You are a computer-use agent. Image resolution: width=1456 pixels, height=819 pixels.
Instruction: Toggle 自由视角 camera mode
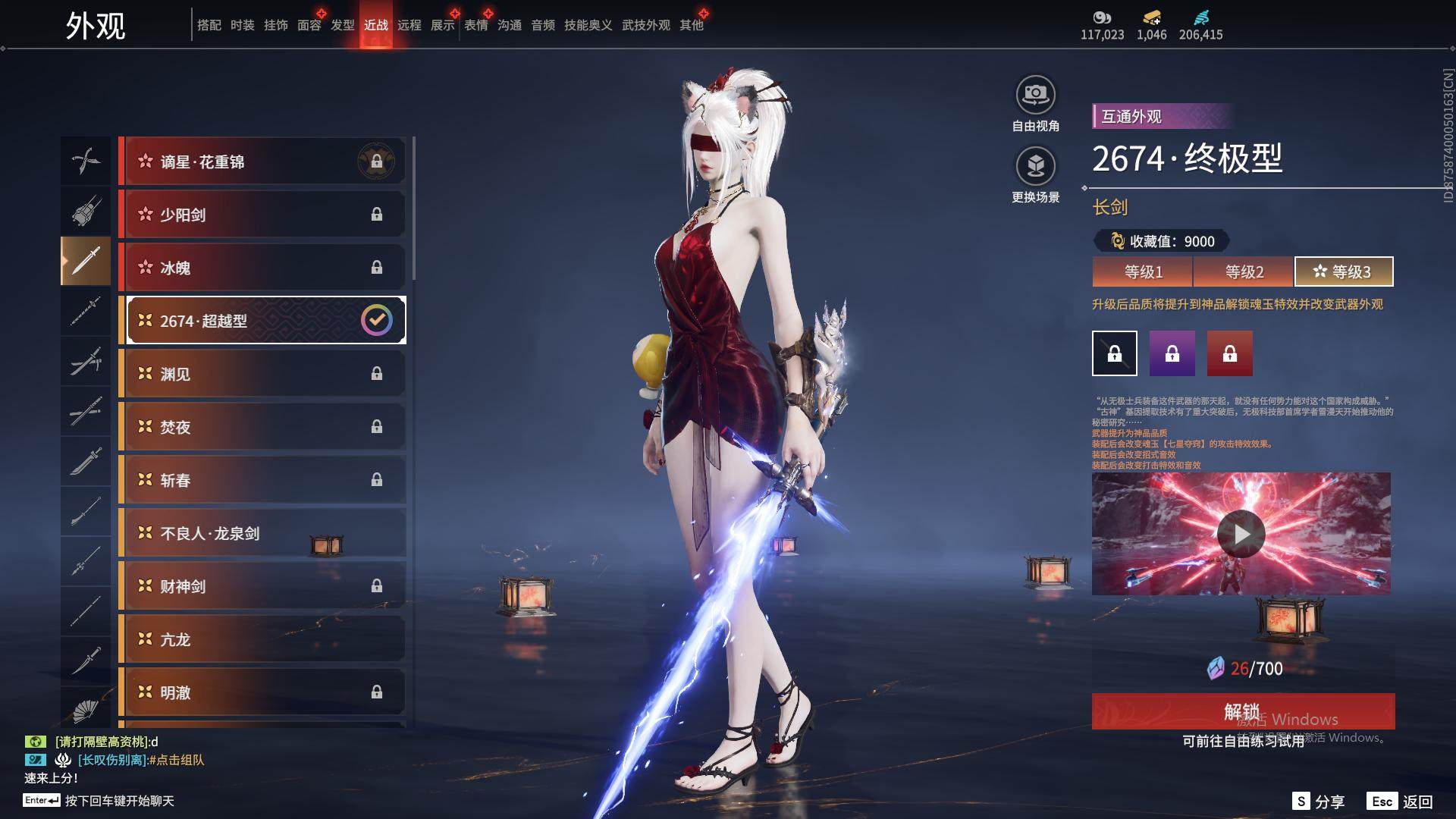pos(1035,96)
